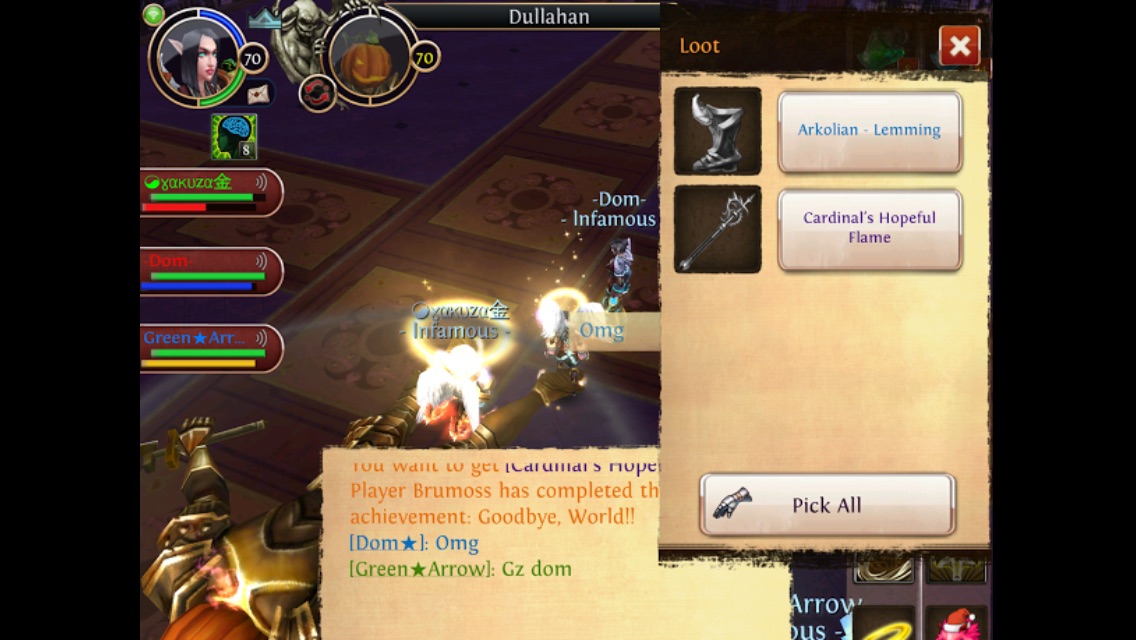Select party member Dom frame
This screenshot has width=1136, height=640.
pos(210,271)
